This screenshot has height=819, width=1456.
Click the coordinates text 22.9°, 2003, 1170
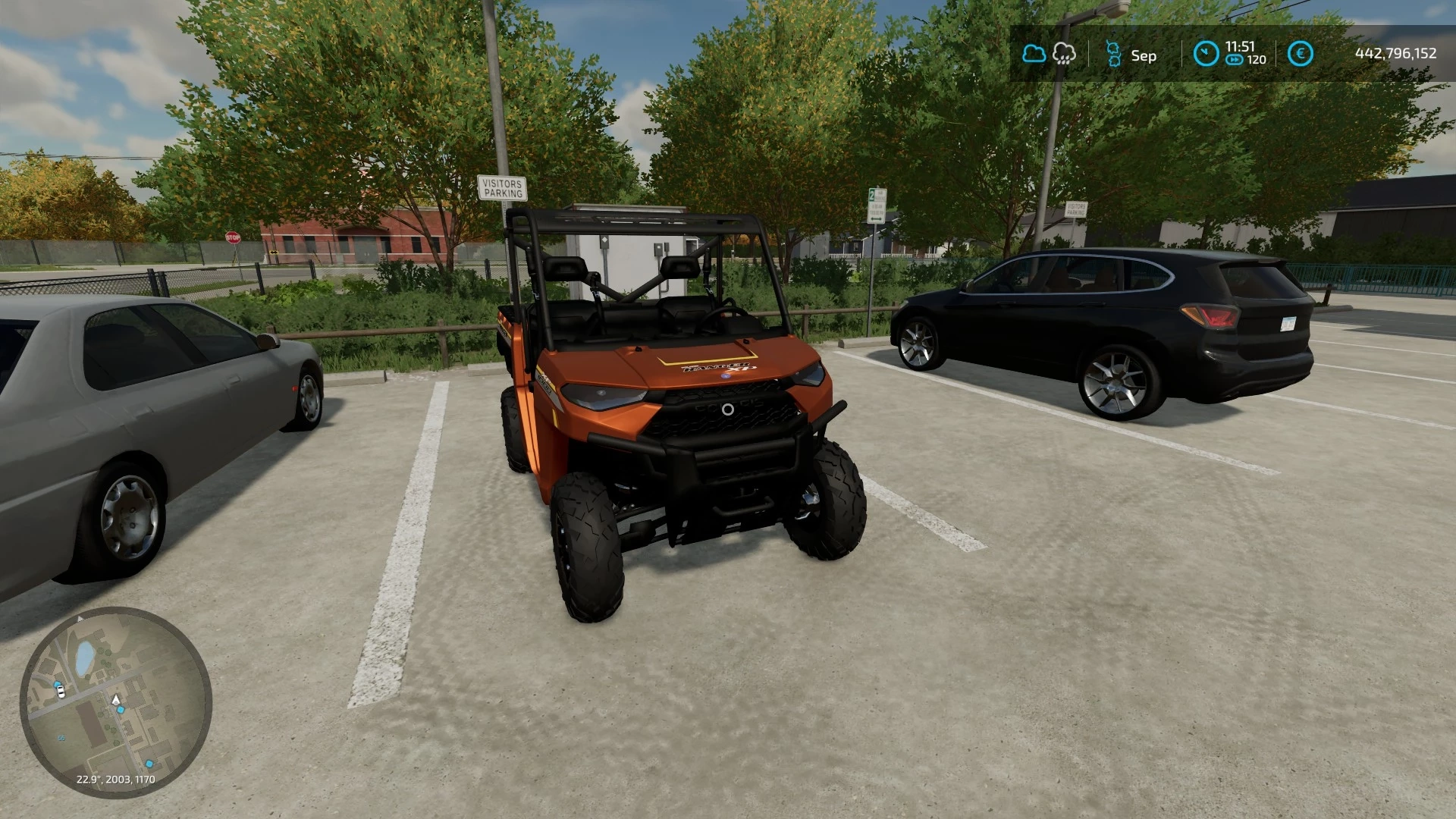[116, 779]
